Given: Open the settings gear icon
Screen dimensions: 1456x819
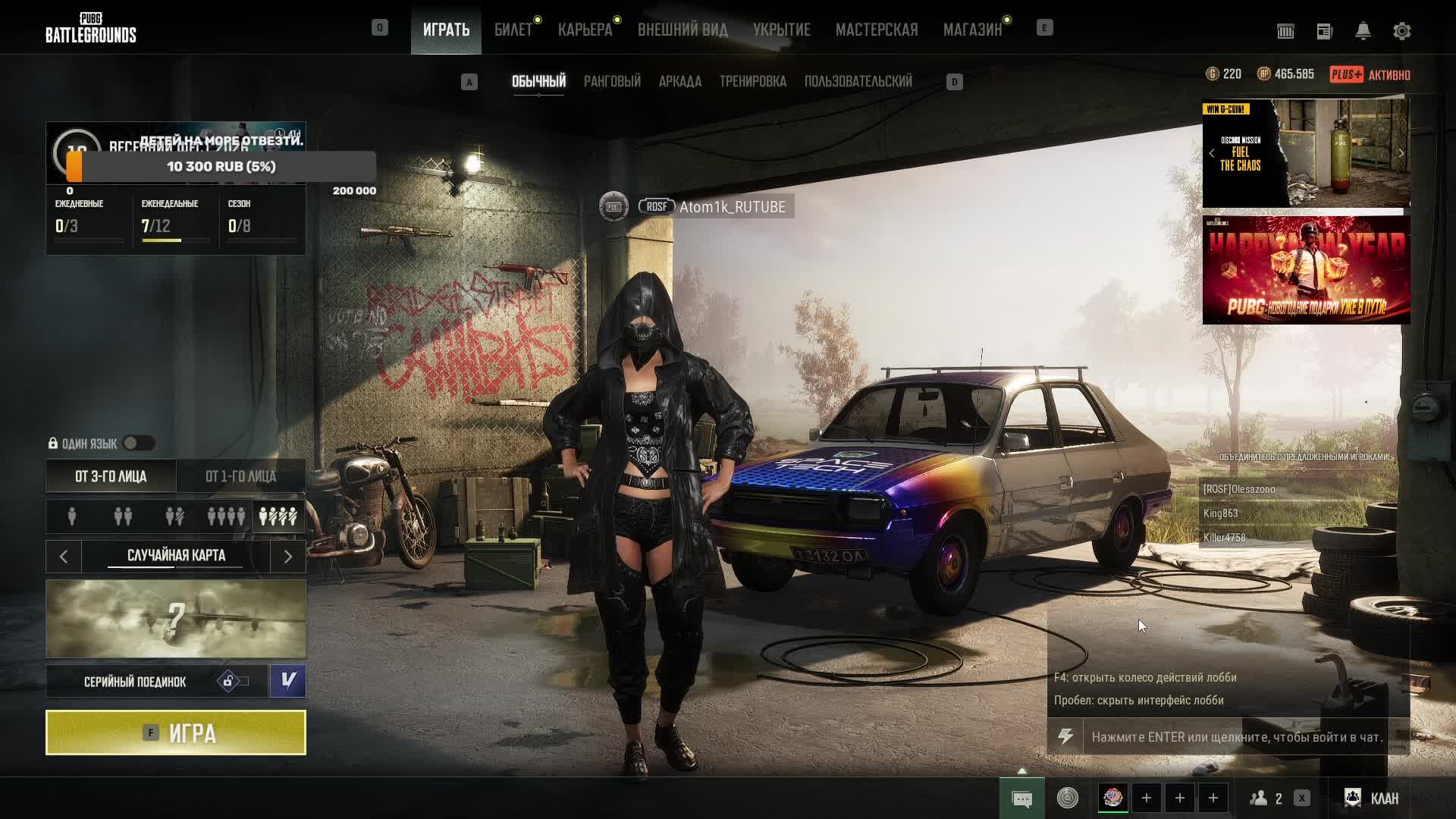Looking at the screenshot, I should (1401, 31).
